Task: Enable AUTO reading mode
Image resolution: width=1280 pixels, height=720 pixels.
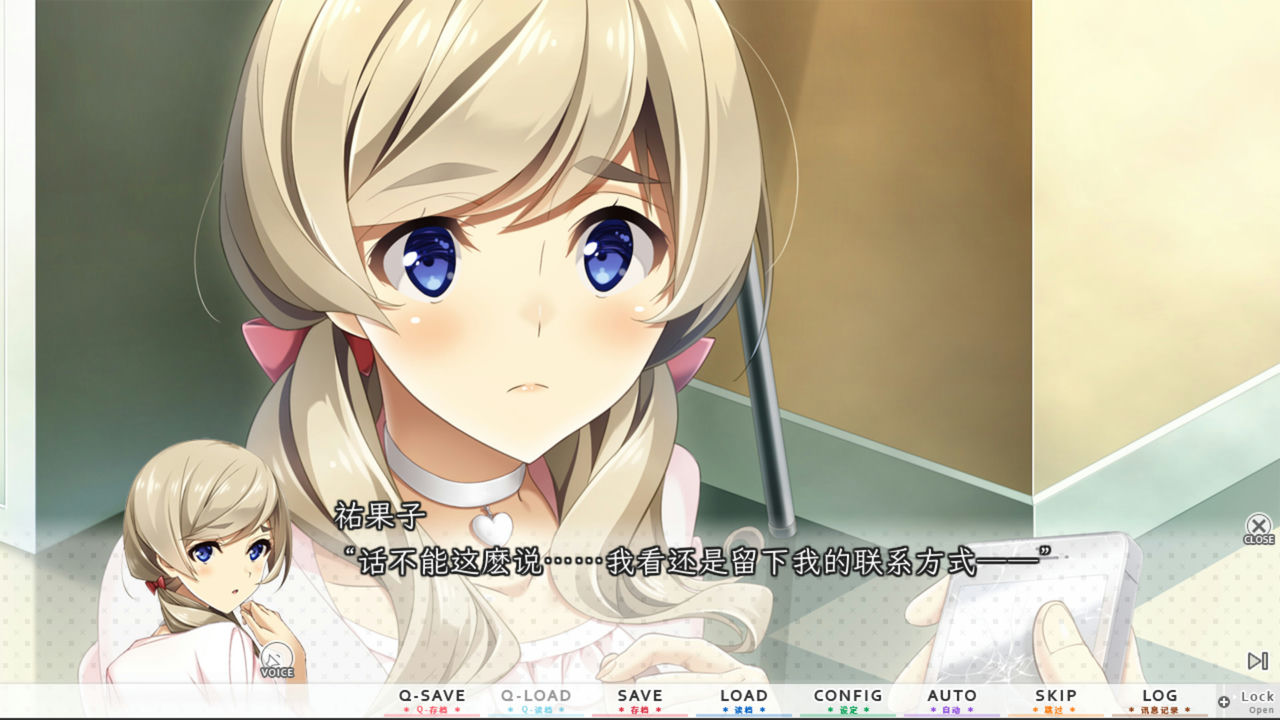Action: (x=951, y=695)
